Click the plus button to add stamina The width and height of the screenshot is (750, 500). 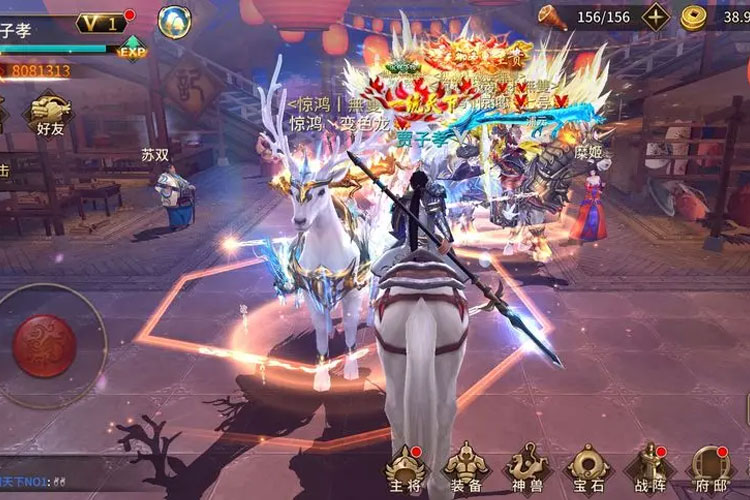click(655, 17)
